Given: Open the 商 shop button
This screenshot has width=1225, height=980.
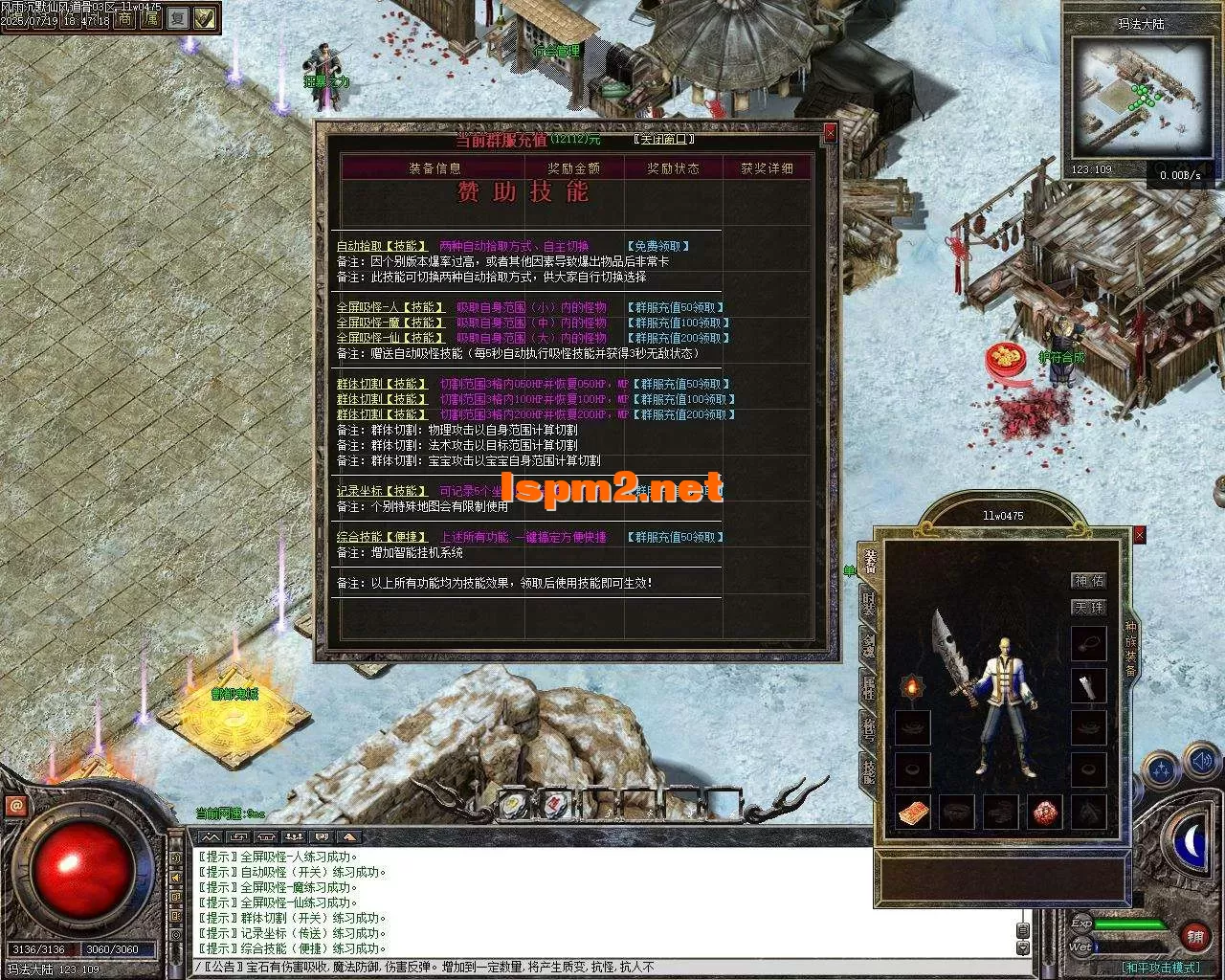Looking at the screenshot, I should tap(124, 17).
